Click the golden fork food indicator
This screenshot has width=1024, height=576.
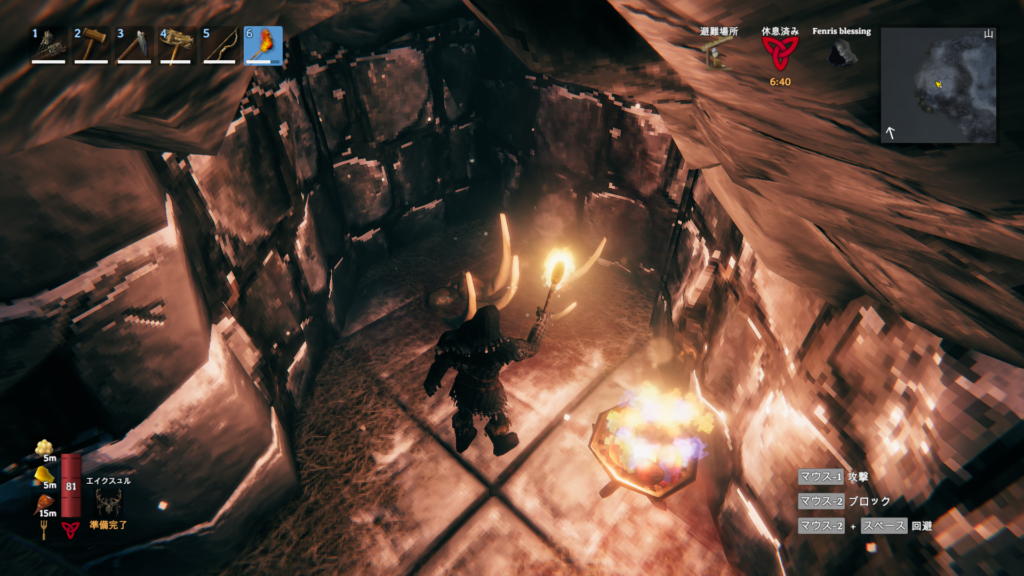44,529
